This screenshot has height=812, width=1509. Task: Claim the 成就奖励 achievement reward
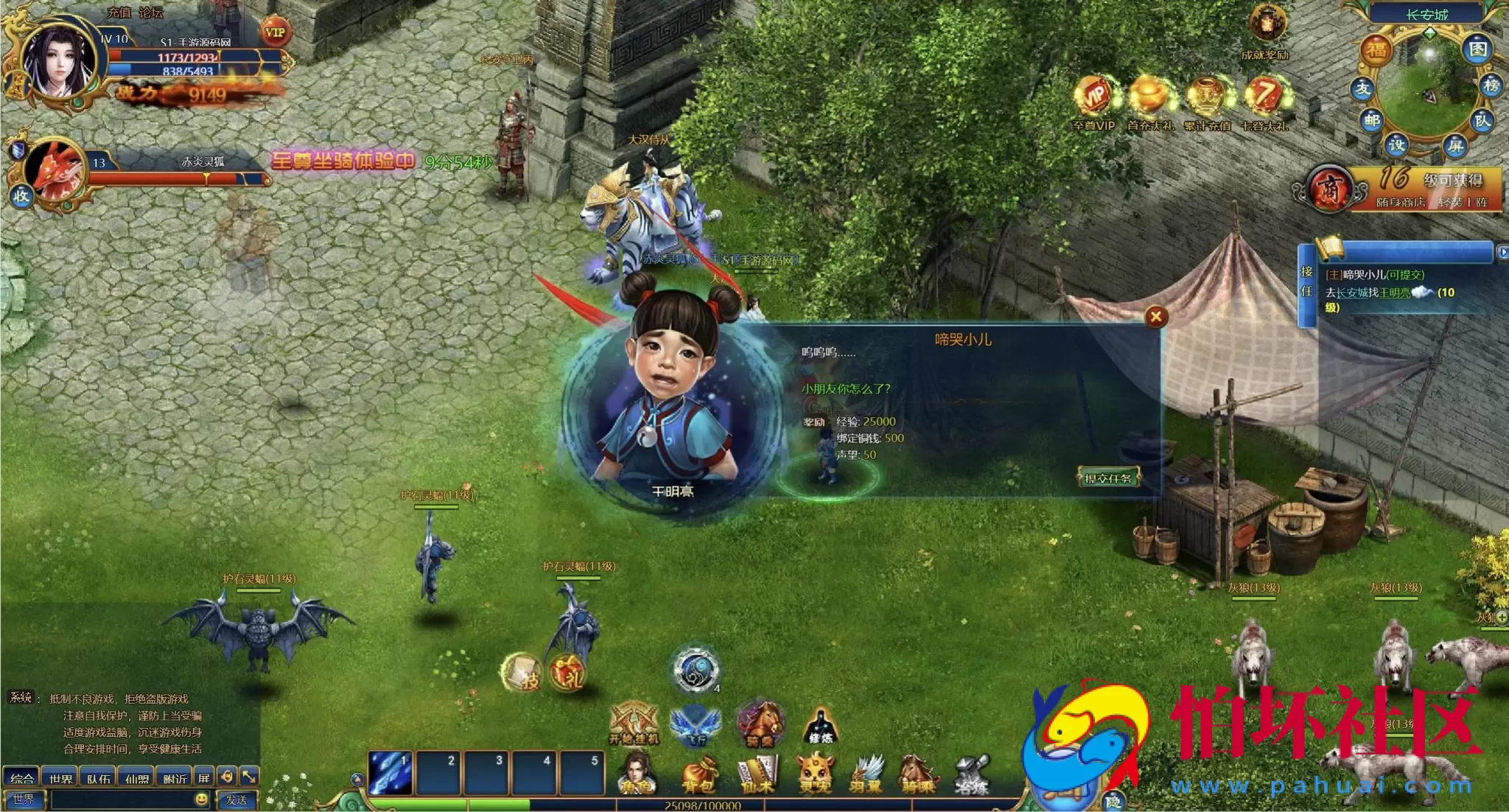pos(1266,29)
